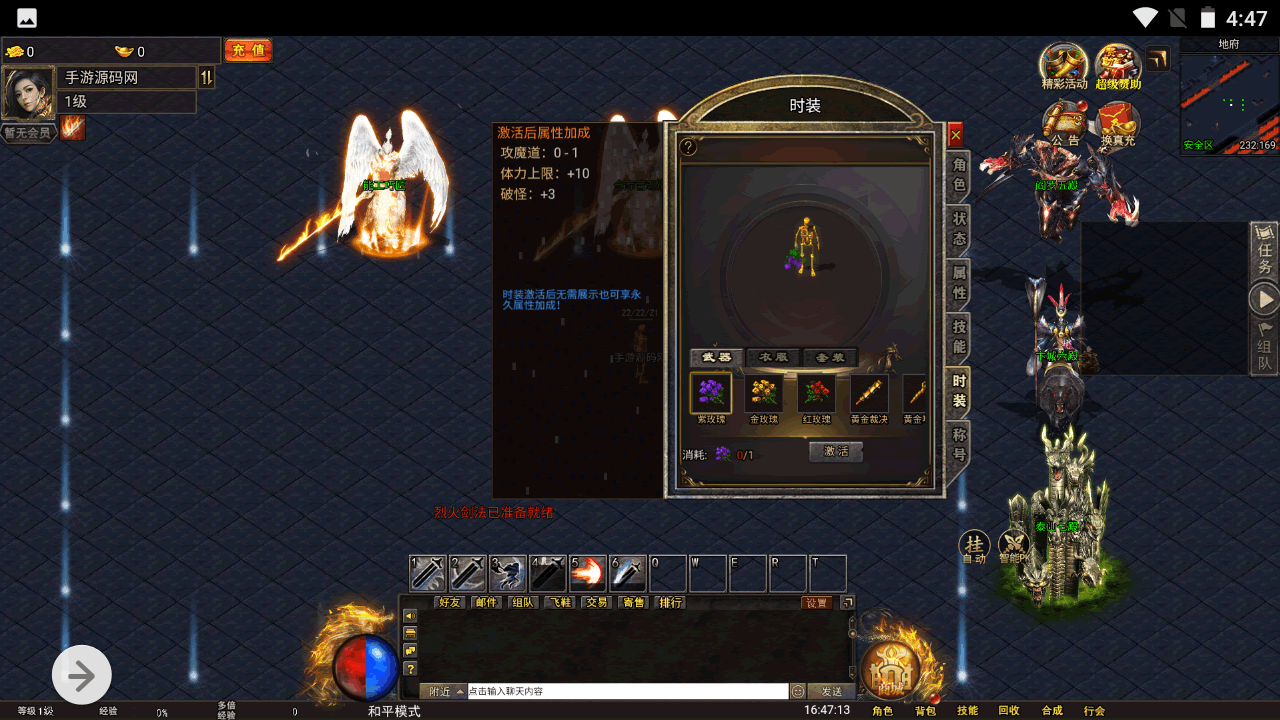This screenshot has height=720, width=1280.
Task: Activate the costume with 激活 button
Action: click(836, 452)
